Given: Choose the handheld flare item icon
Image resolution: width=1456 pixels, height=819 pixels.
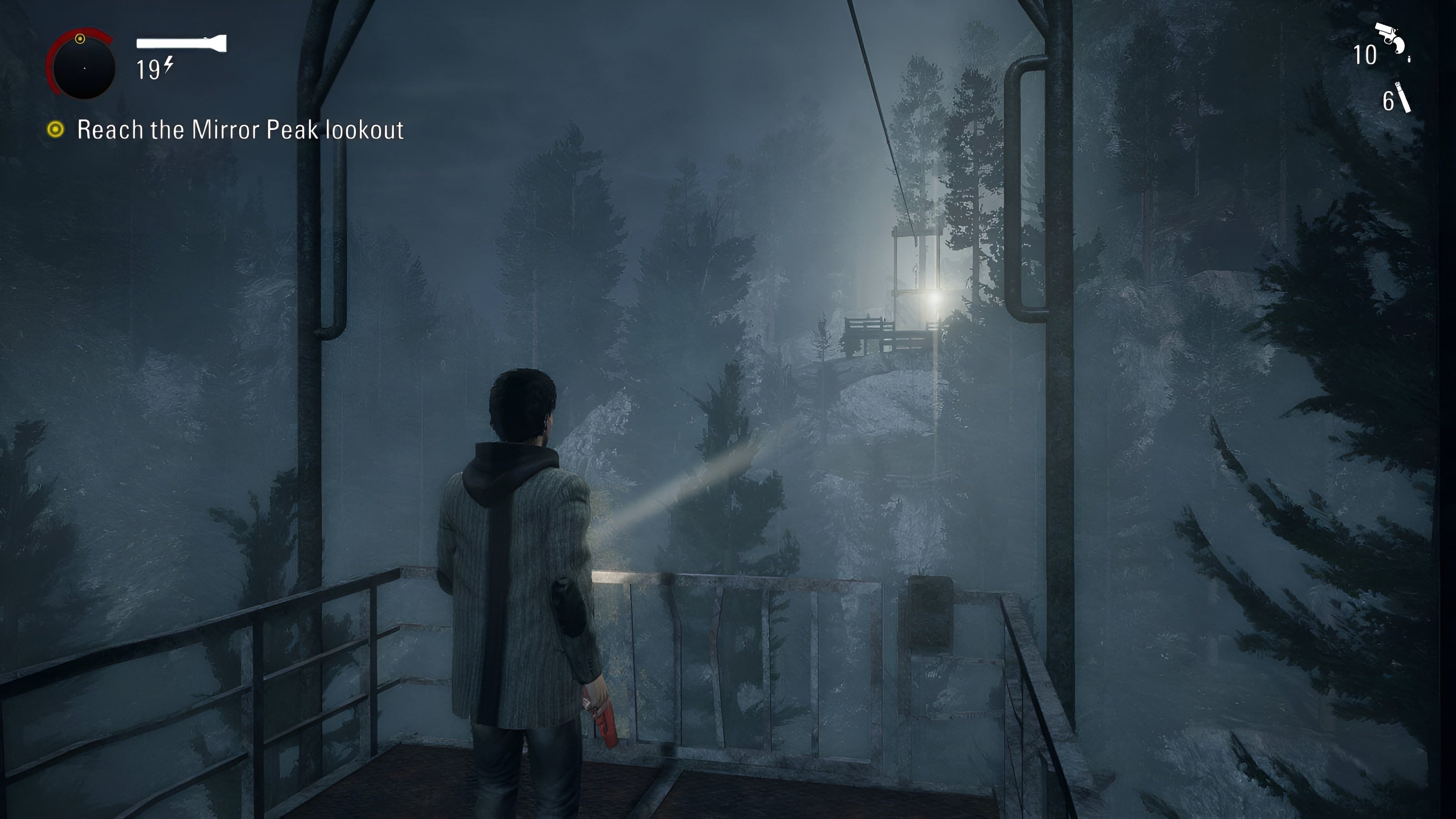Looking at the screenshot, I should click(x=1403, y=97).
